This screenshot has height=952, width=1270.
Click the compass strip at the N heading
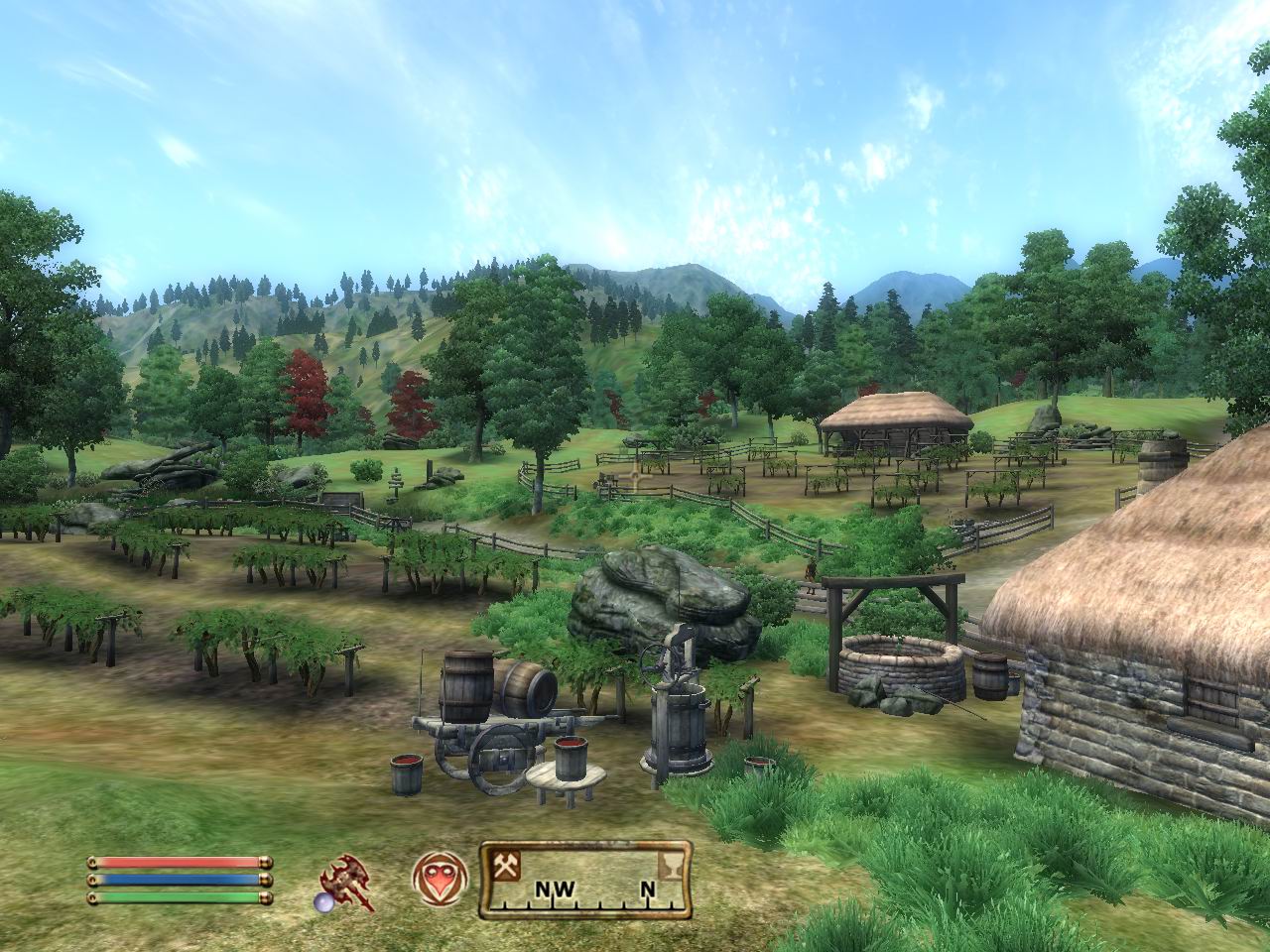click(647, 890)
